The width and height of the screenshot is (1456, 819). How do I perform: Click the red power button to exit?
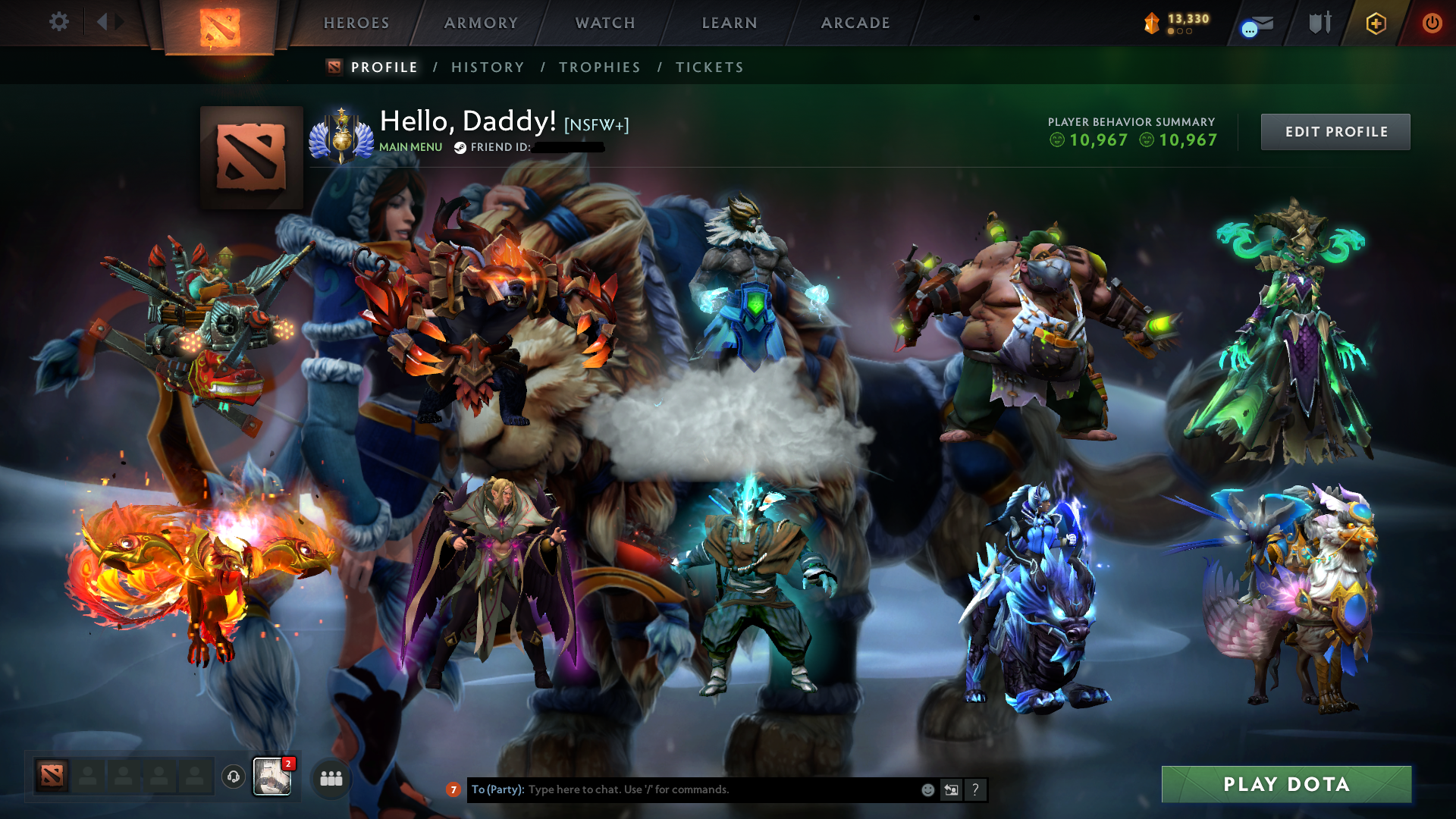click(x=1432, y=24)
